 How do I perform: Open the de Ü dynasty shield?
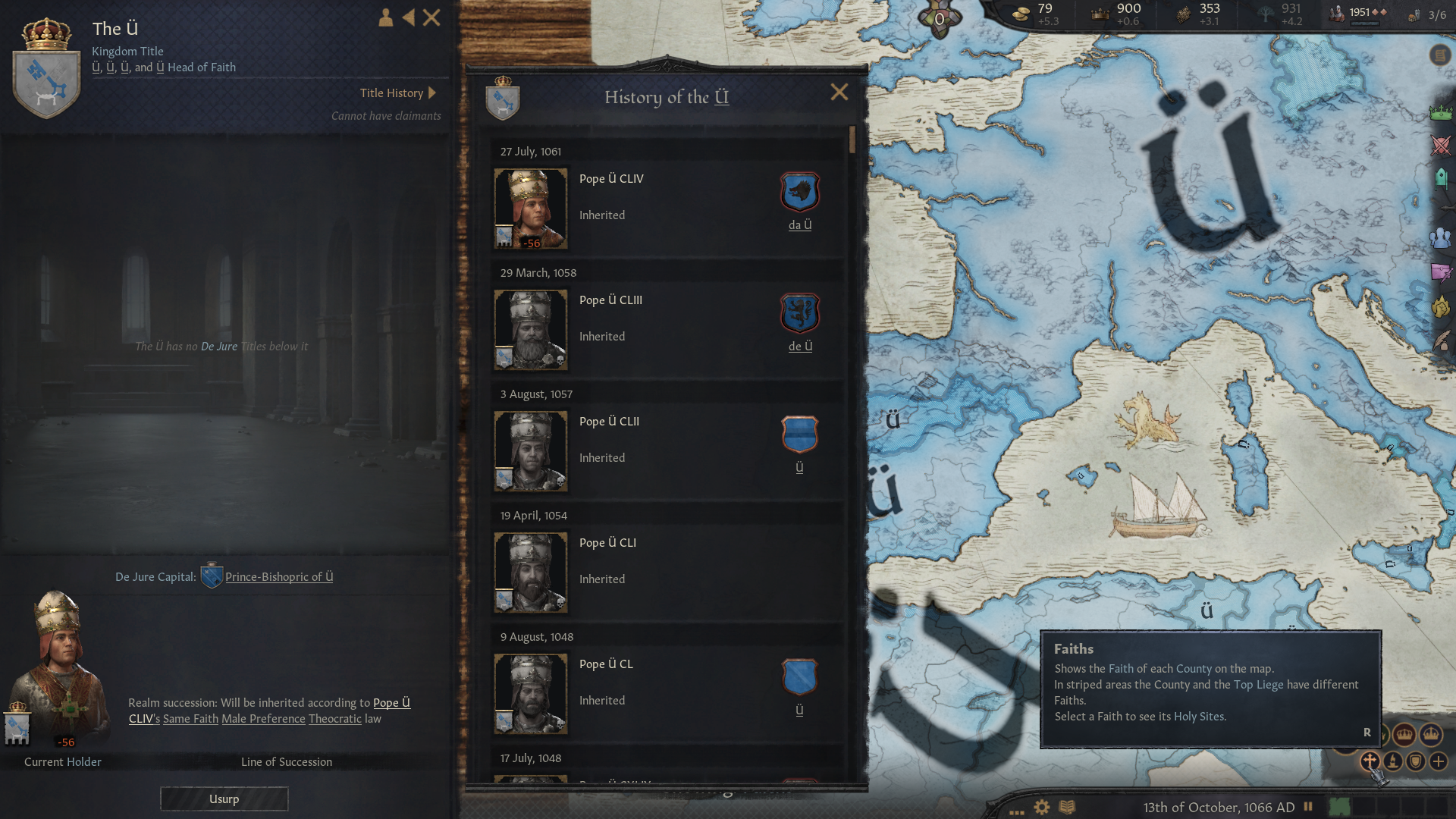tap(800, 313)
